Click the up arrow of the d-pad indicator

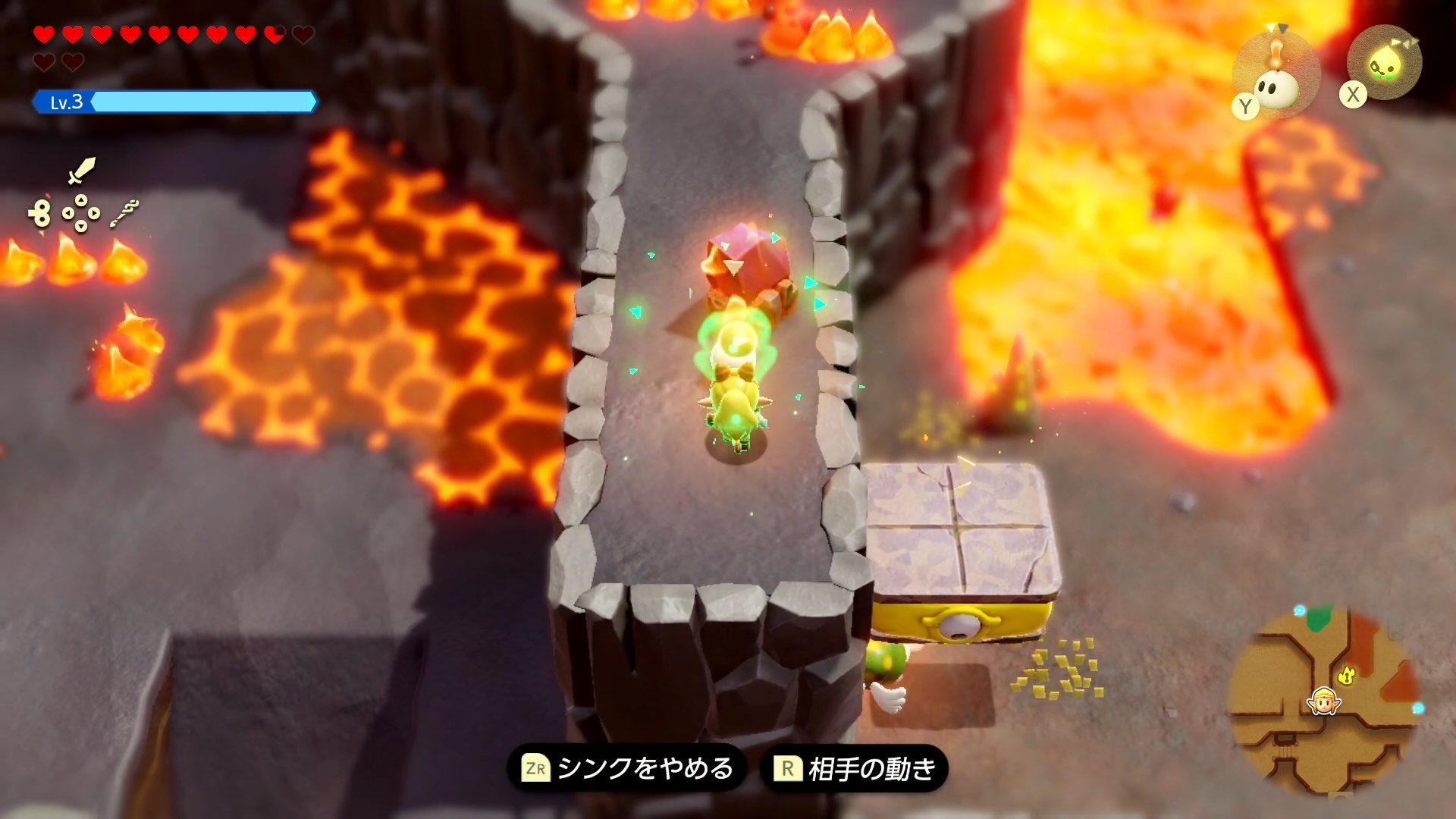(x=80, y=200)
